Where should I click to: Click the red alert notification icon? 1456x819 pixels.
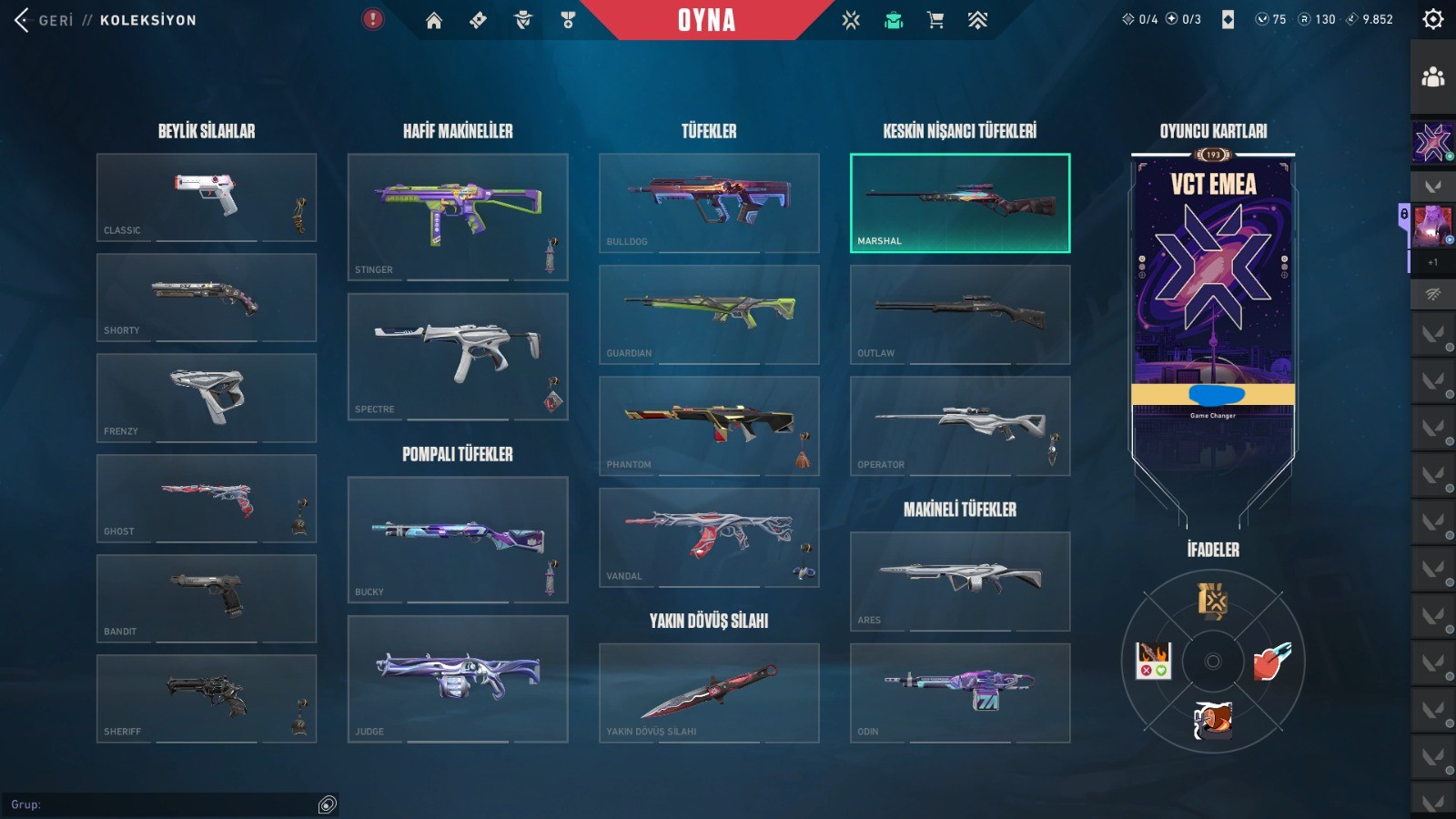[373, 19]
